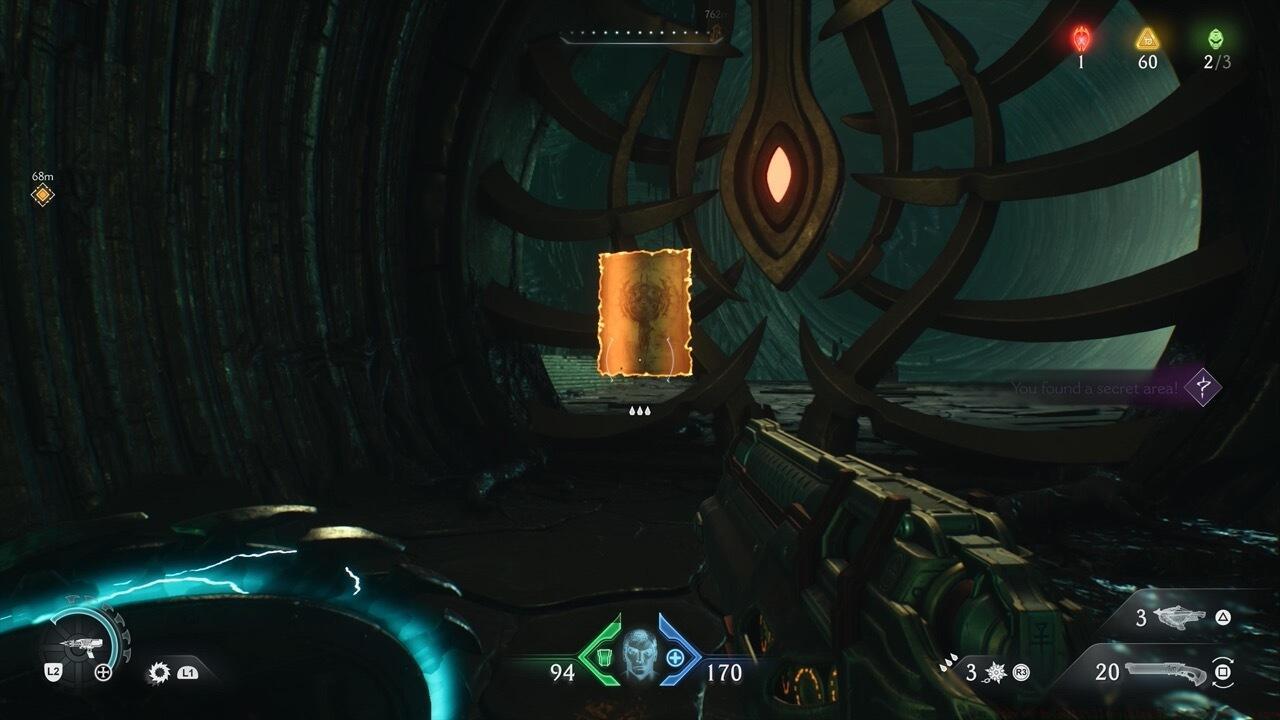This screenshot has height=720, width=1280.
Task: Click the gold triangle currency icon
Action: [1147, 39]
